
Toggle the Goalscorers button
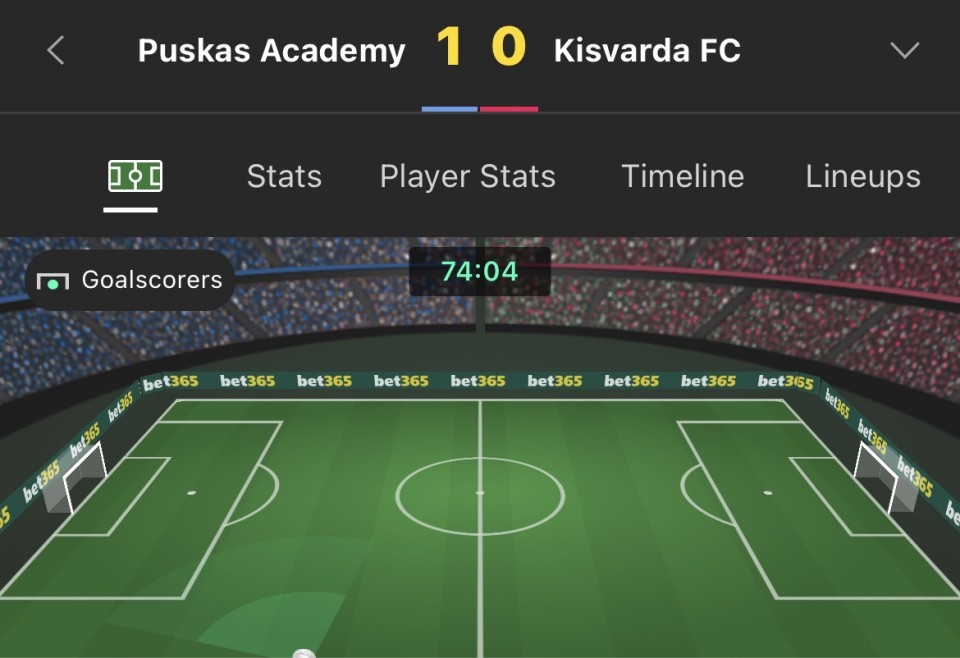point(130,280)
